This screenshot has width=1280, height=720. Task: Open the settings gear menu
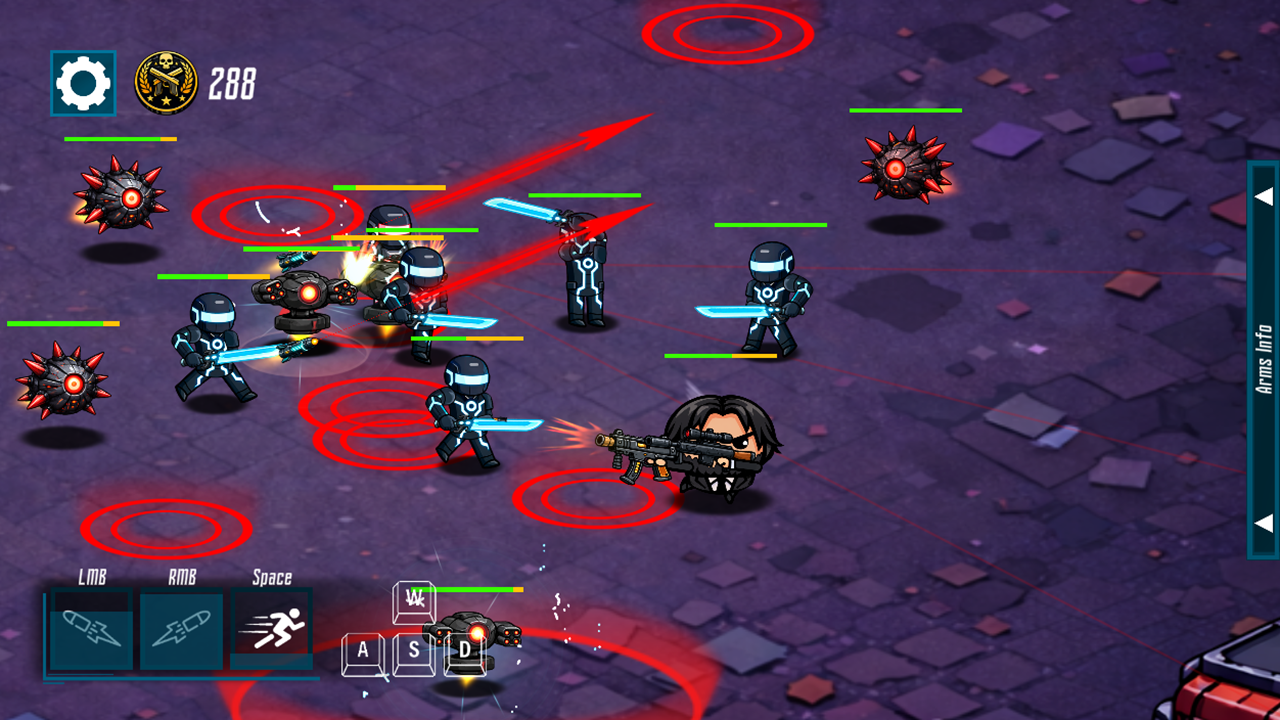tap(83, 84)
